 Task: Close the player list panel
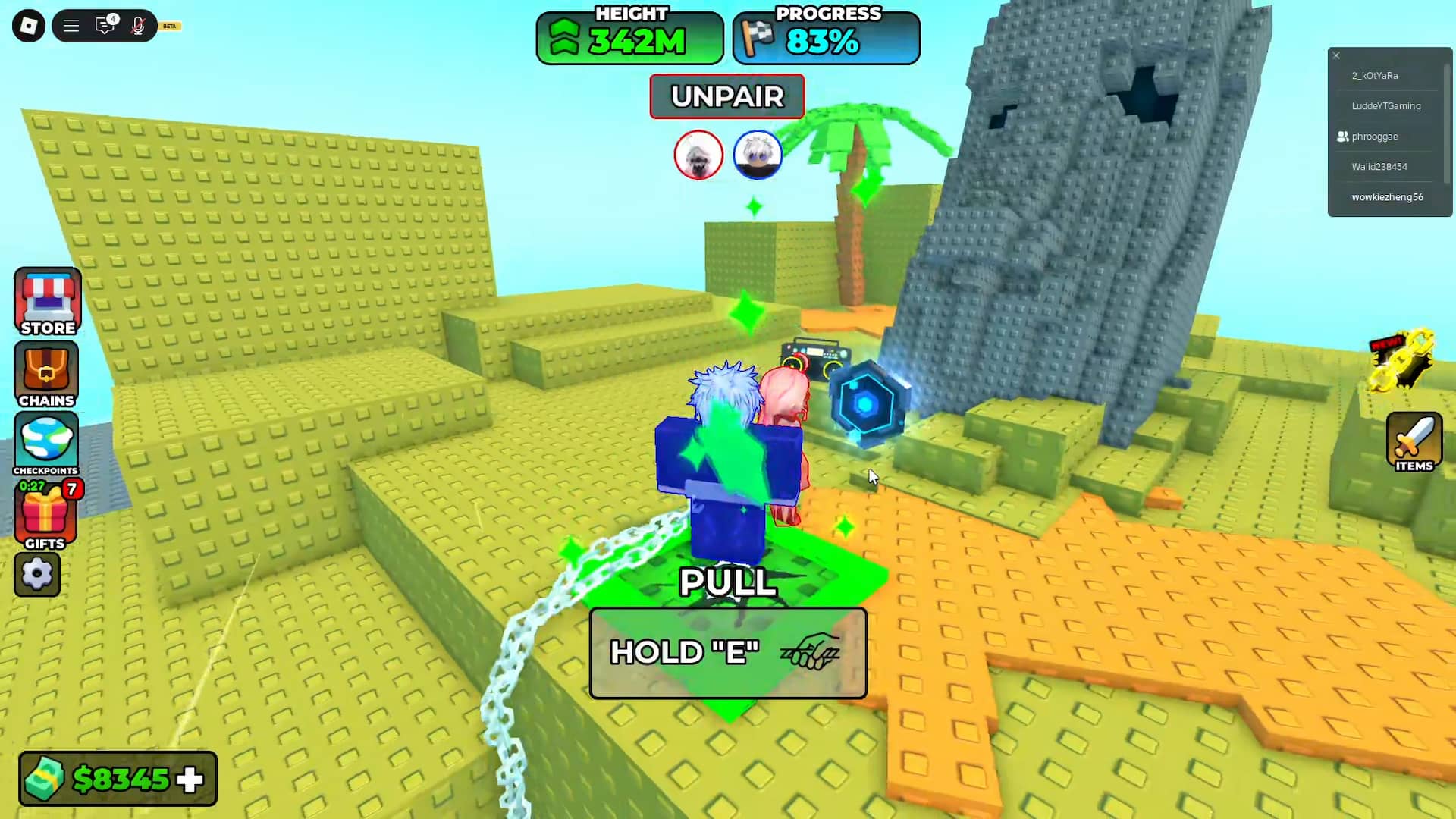(1335, 55)
